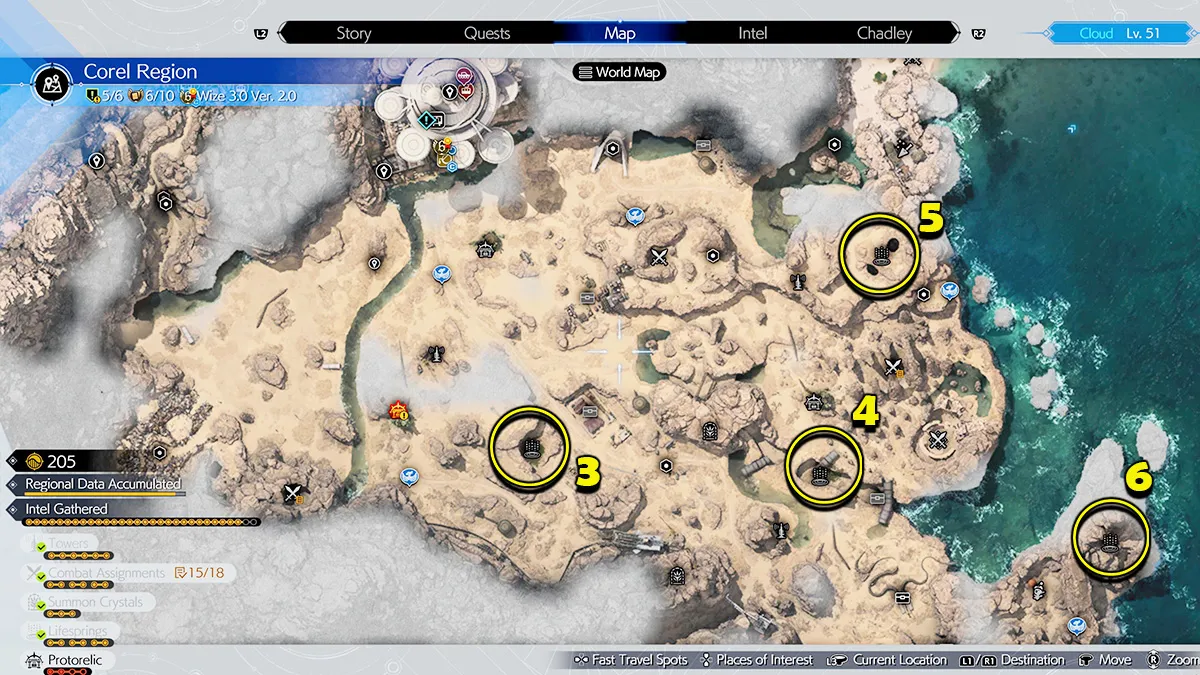Click the map marker circled as number 3

click(531, 447)
